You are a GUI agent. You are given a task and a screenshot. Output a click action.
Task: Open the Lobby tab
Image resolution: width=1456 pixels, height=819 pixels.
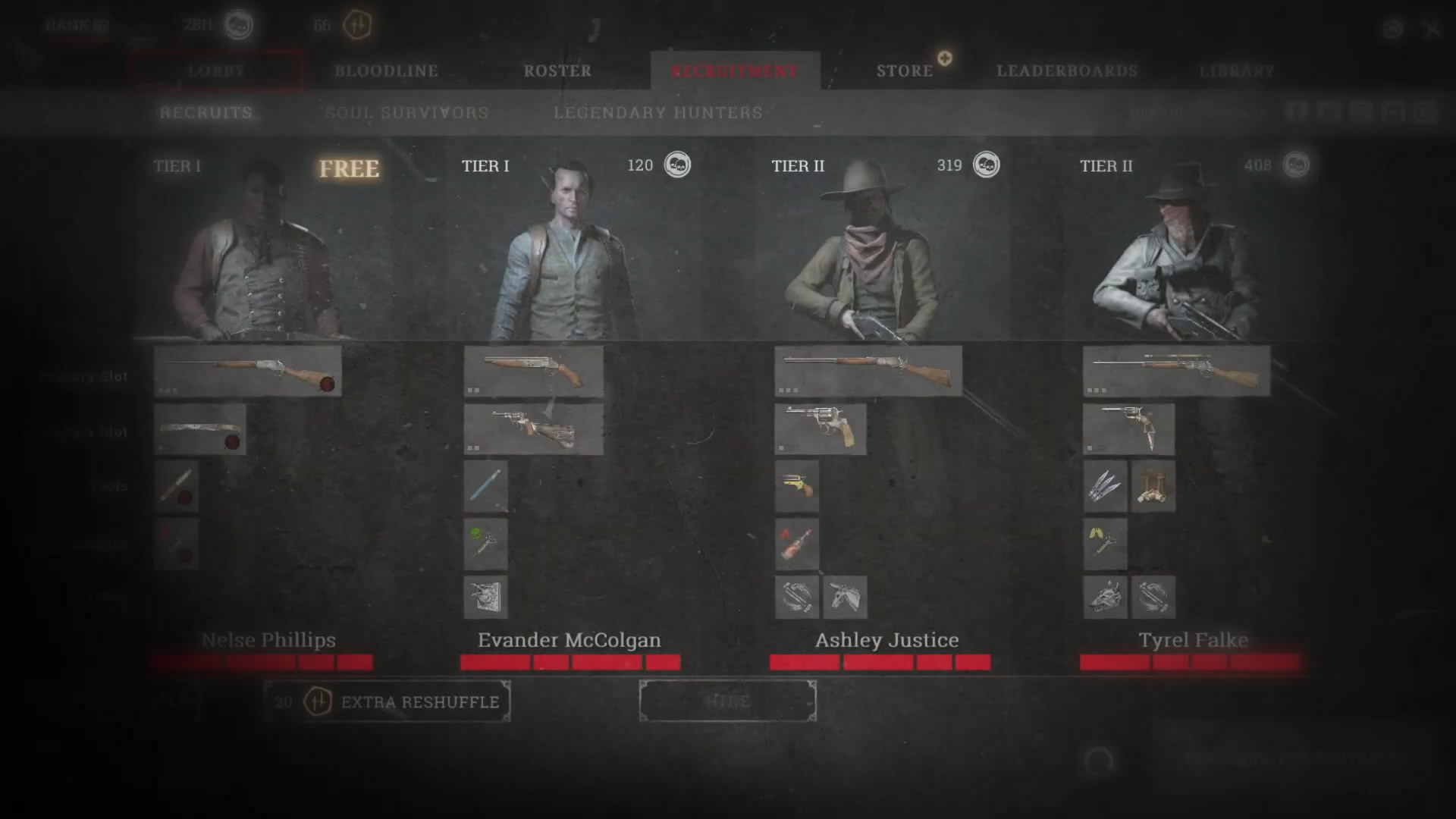point(216,71)
